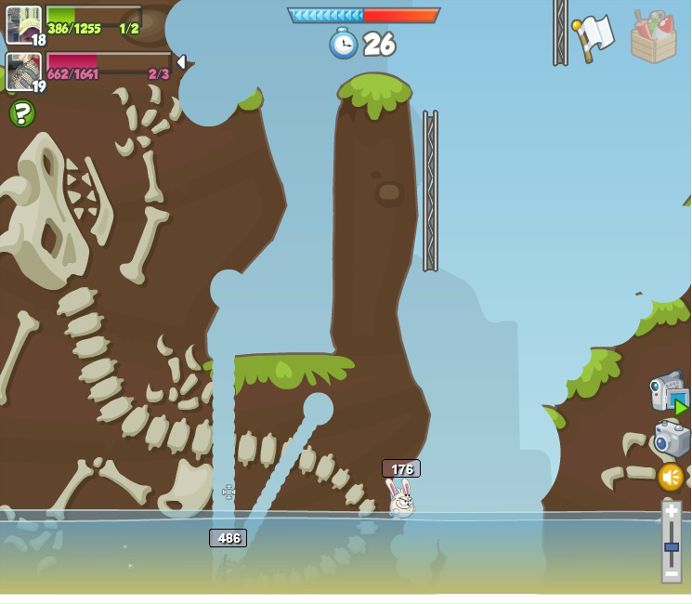The image size is (692, 604).
Task: Open the help question mark button
Action: tap(22, 114)
